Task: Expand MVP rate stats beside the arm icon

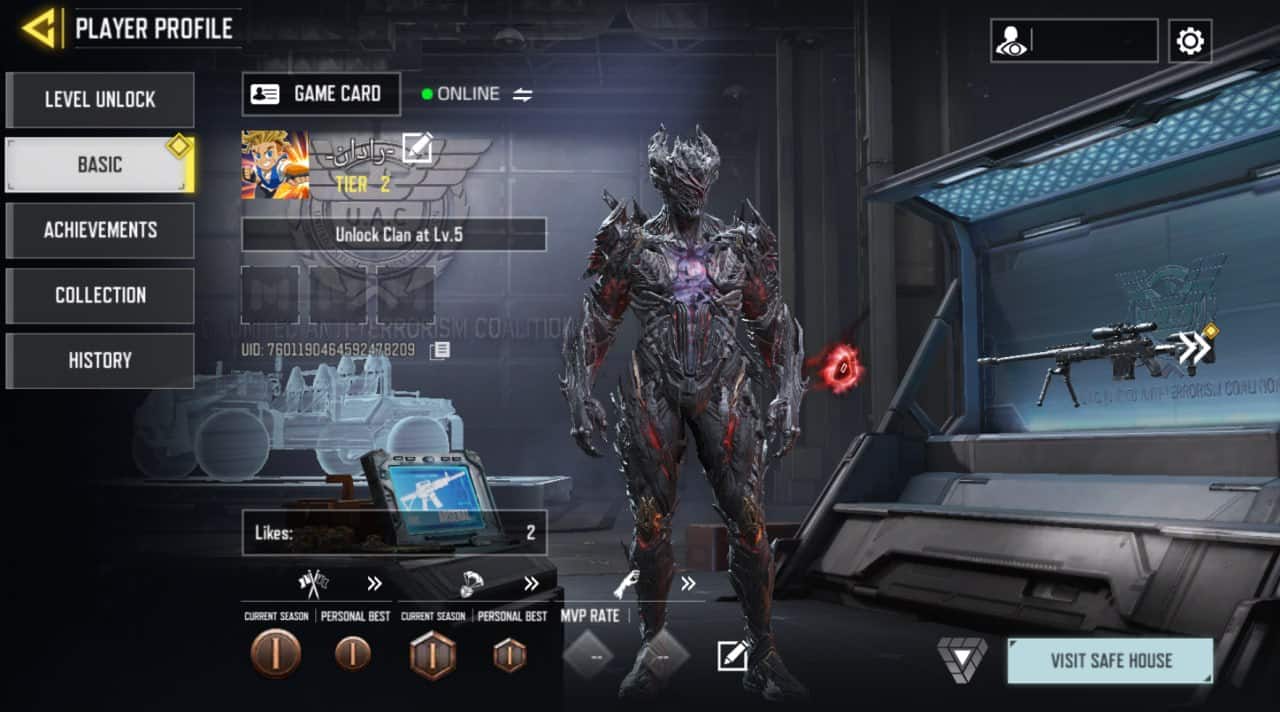Action: [x=688, y=584]
